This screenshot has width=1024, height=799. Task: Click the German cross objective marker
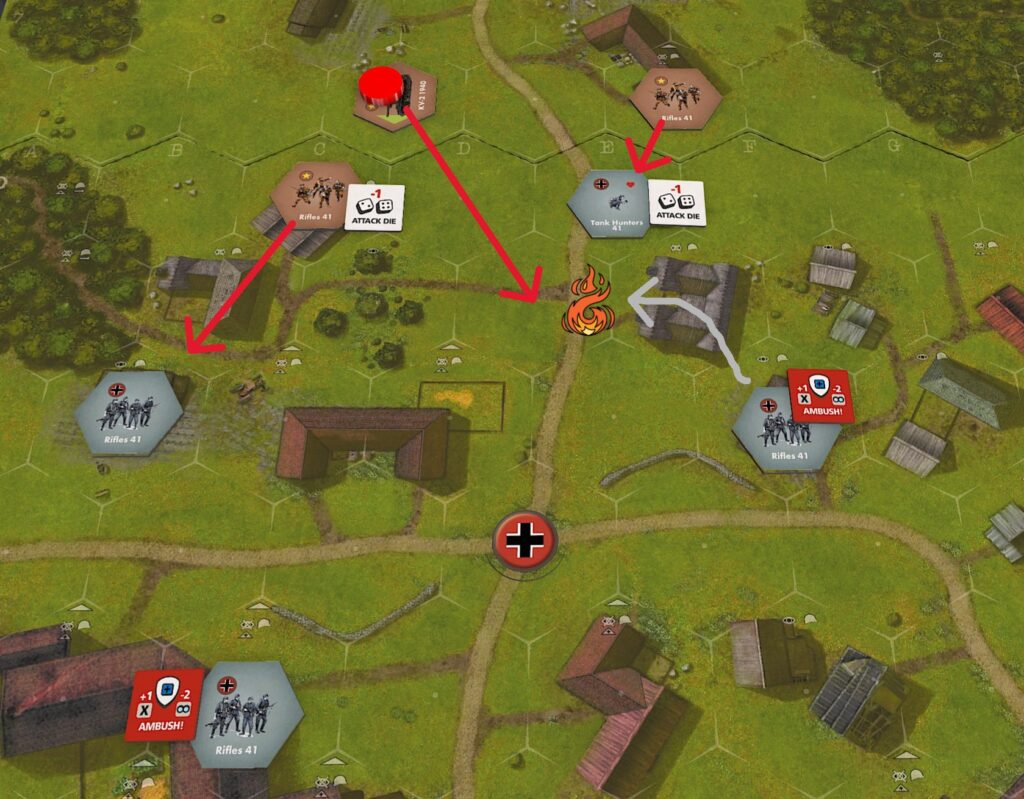click(523, 542)
